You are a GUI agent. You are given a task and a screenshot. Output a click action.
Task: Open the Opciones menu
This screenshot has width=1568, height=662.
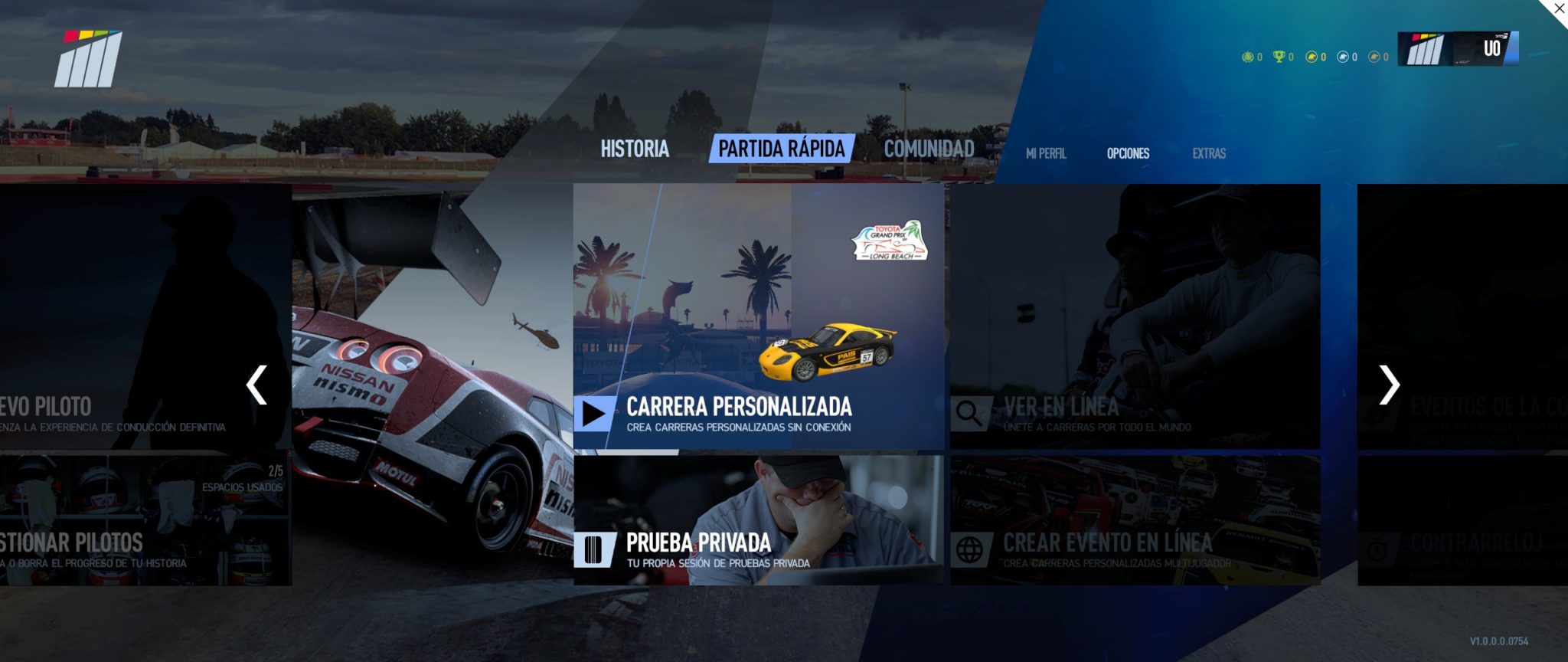pos(1128,153)
